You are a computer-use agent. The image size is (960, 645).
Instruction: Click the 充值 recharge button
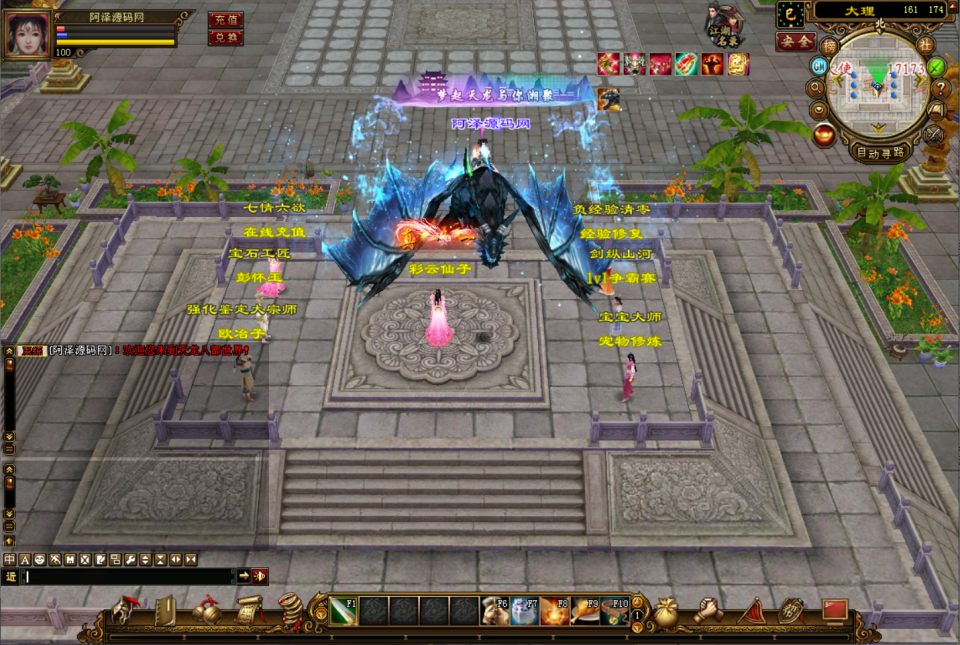click(225, 19)
